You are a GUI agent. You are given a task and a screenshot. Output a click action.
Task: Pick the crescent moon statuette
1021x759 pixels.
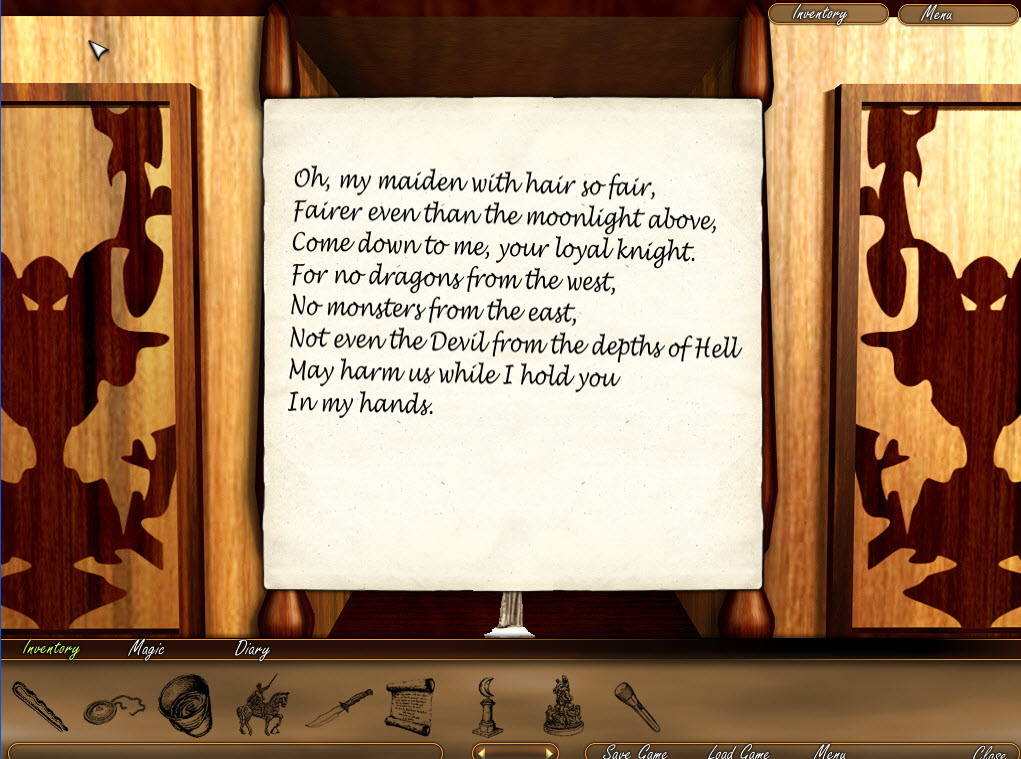pos(487,706)
